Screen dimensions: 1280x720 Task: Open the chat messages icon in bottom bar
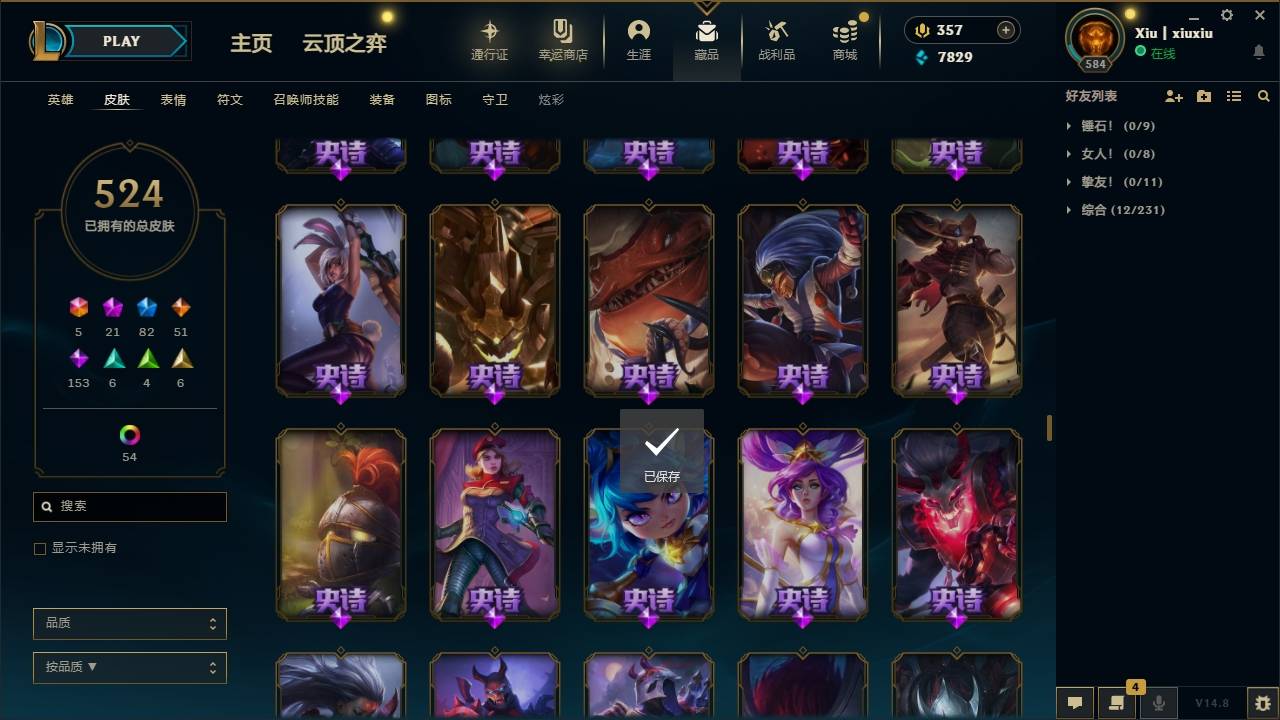coord(1074,703)
